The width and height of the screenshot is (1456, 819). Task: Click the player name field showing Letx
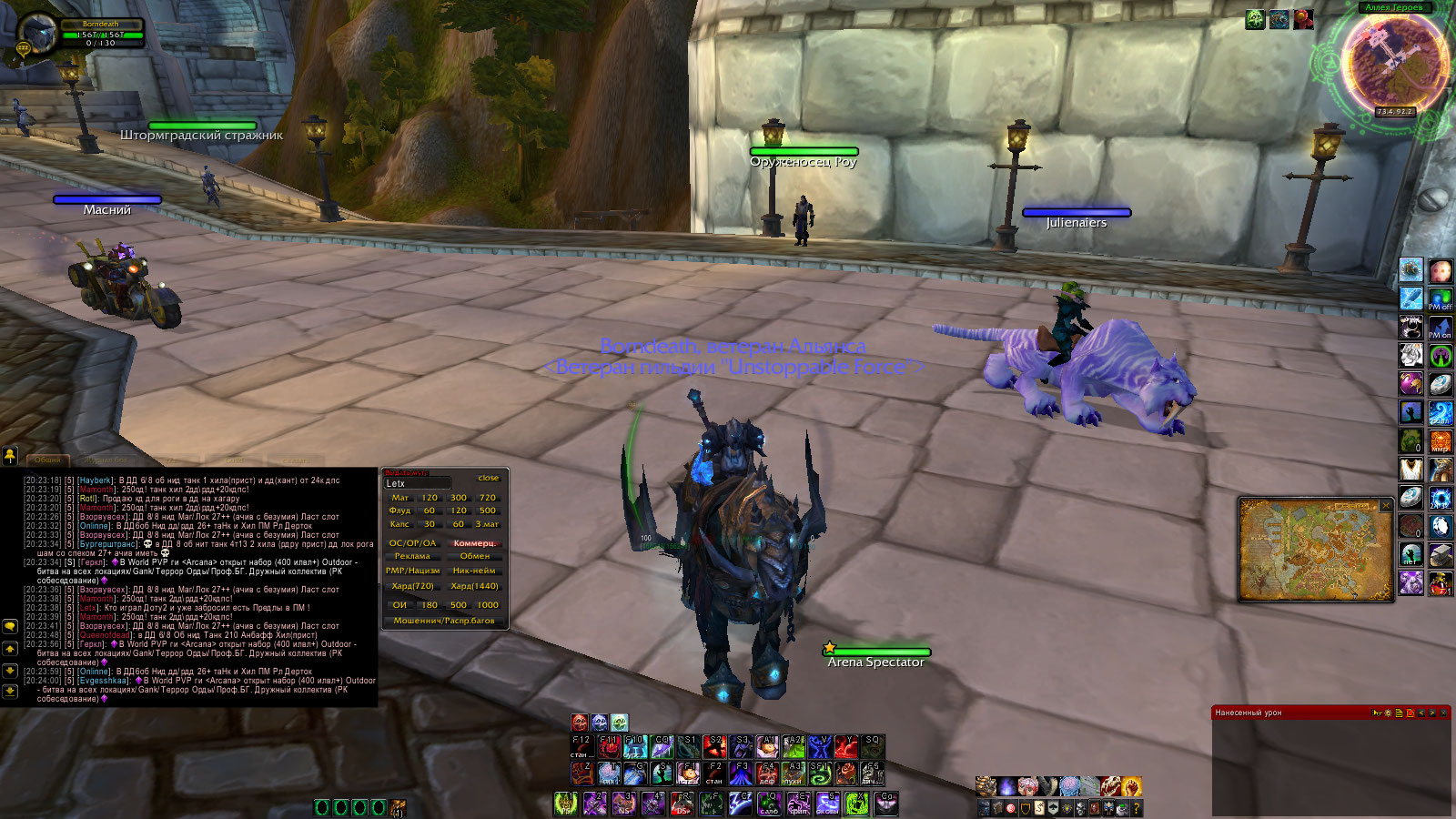point(418,483)
